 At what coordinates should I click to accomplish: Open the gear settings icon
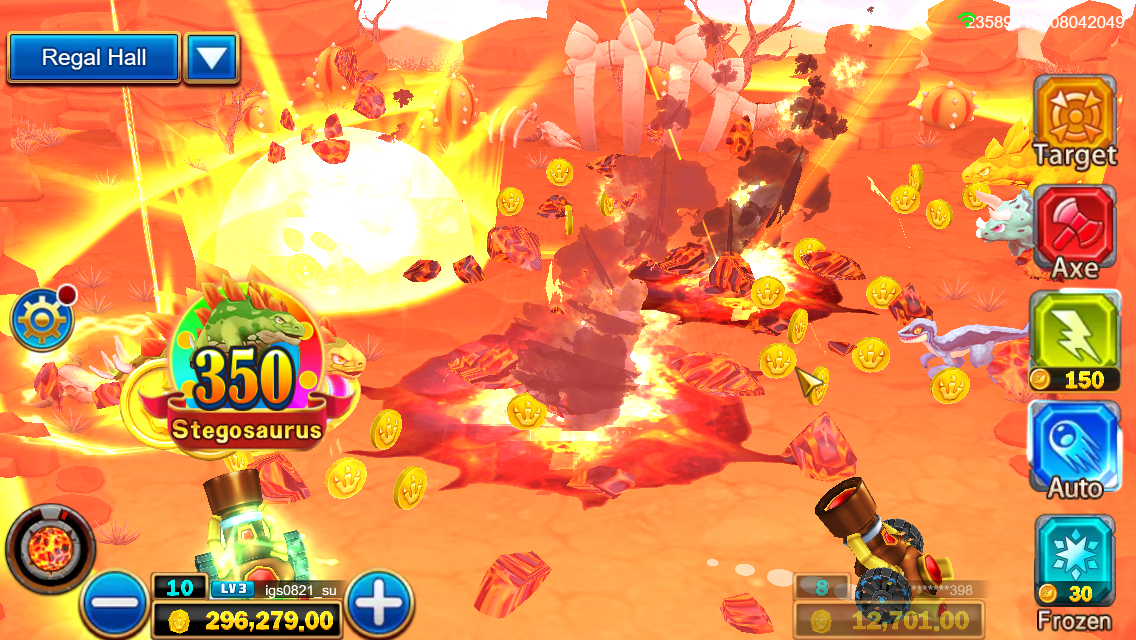click(40, 320)
